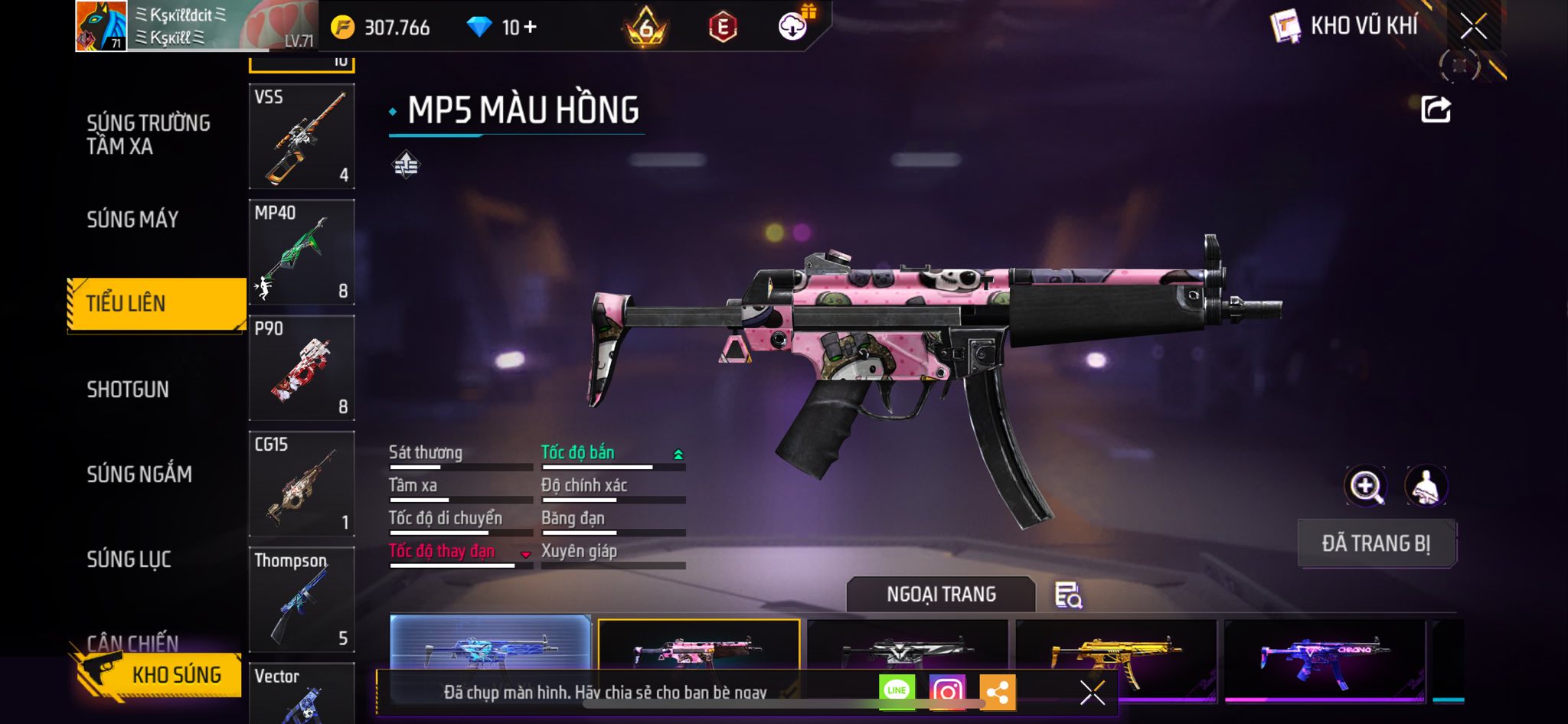Pick the Thompson weapon tile
Screen dimensions: 1568x724
tap(302, 599)
